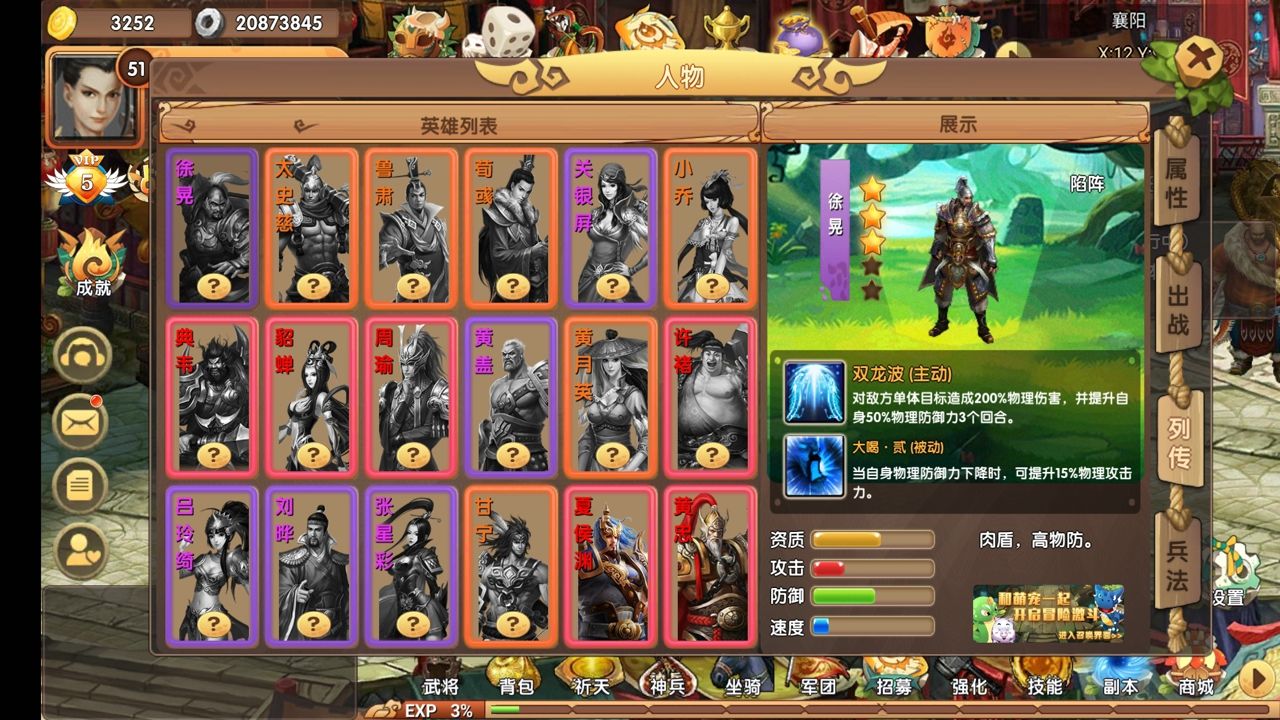The width and height of the screenshot is (1280, 720).
Task: Switch to the 出战 tab
Action: coord(1176,305)
